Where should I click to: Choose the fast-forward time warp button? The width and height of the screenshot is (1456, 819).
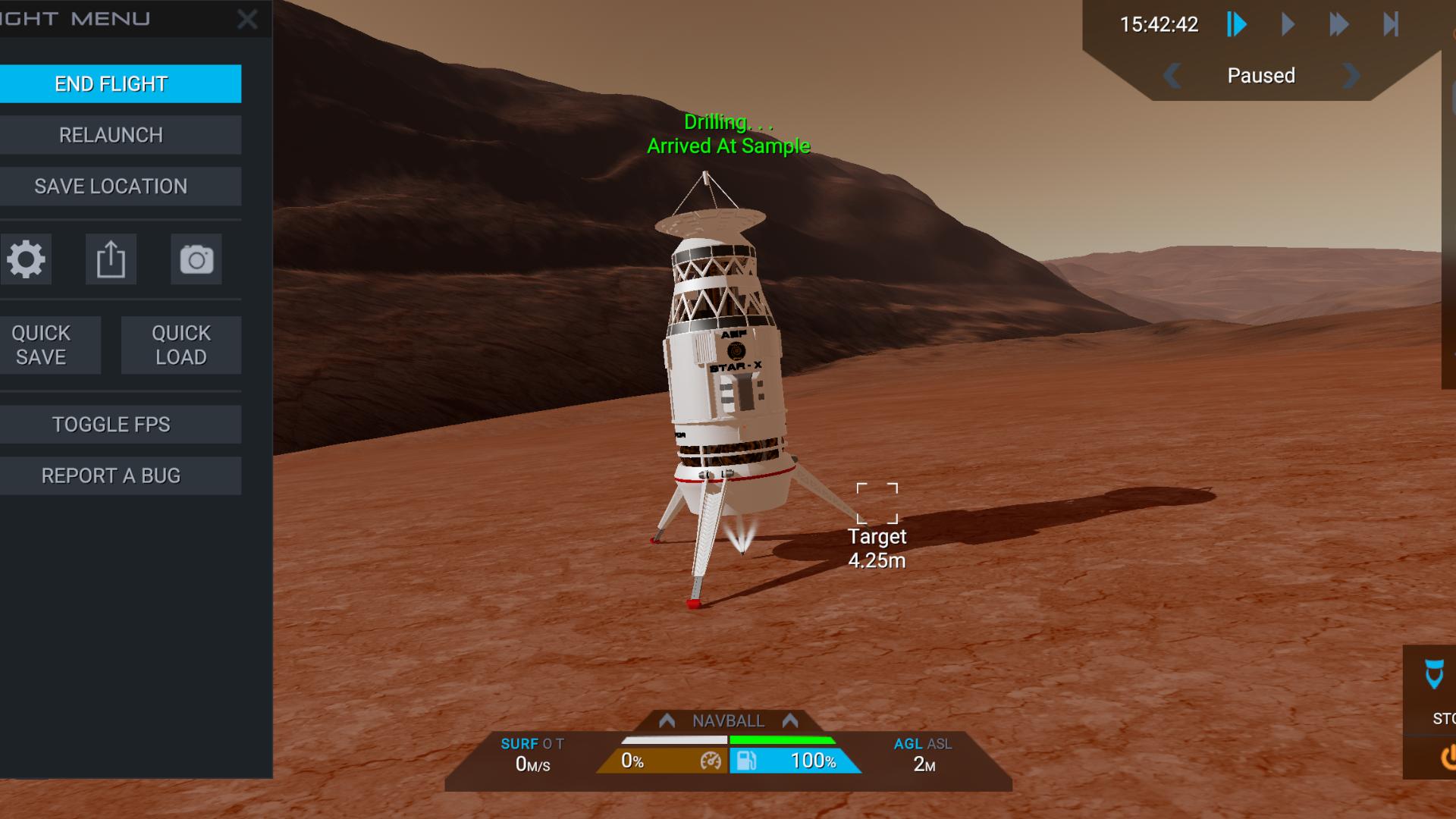coord(1338,25)
